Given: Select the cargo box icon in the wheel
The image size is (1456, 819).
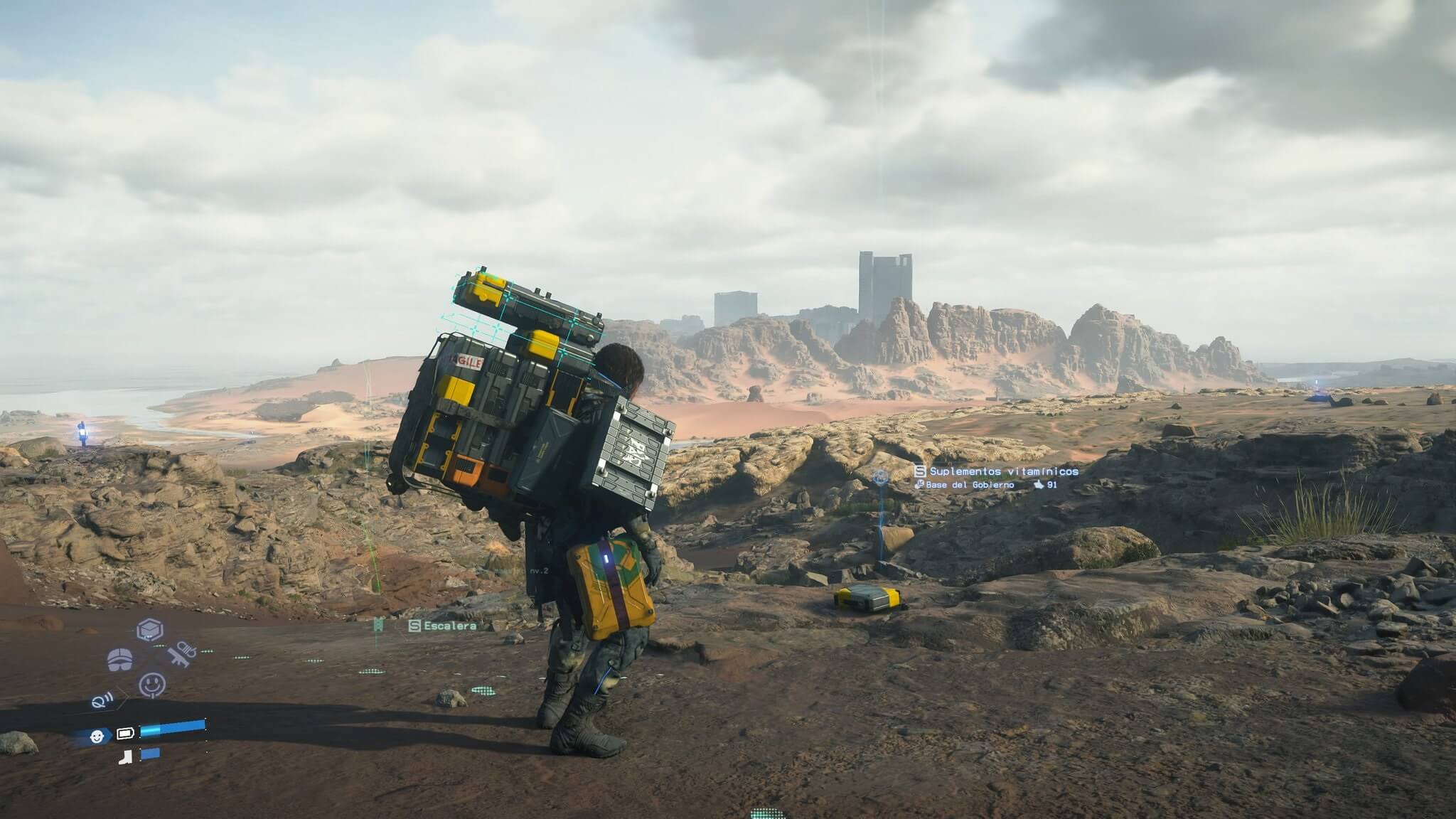Looking at the screenshot, I should [150, 630].
